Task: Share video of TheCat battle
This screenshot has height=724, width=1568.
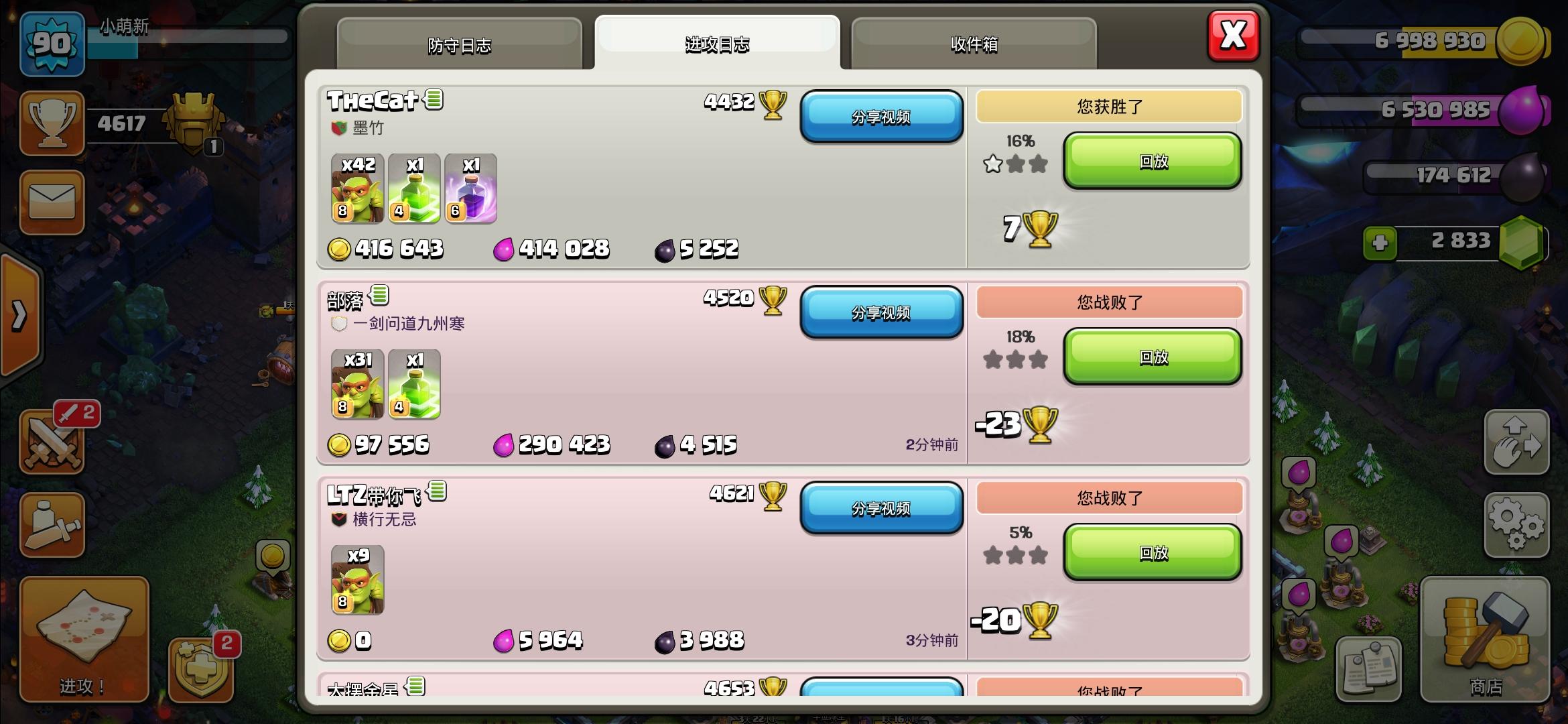Action: click(x=882, y=115)
